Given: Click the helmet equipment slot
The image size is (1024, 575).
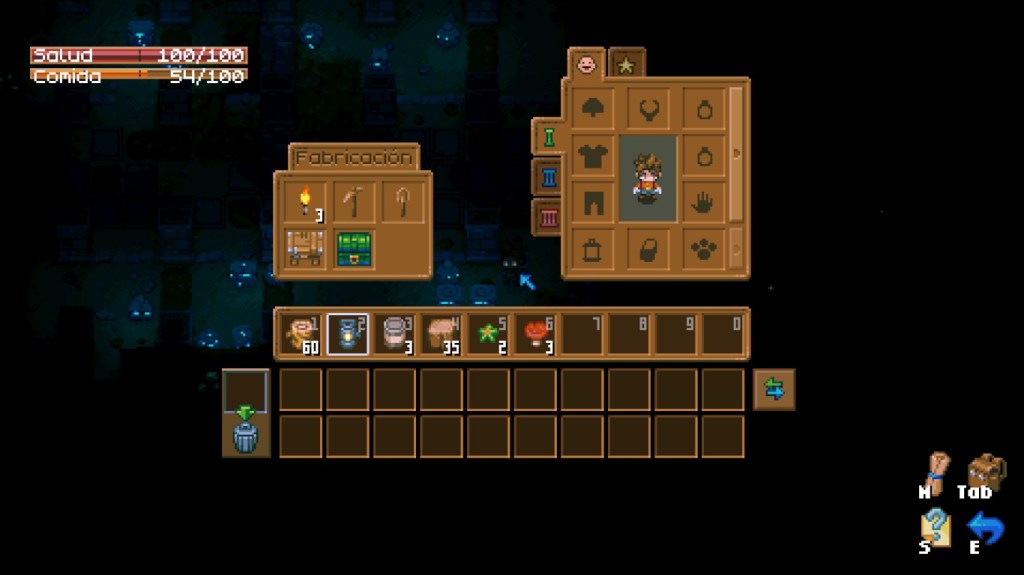Looking at the screenshot, I should click(593, 109).
